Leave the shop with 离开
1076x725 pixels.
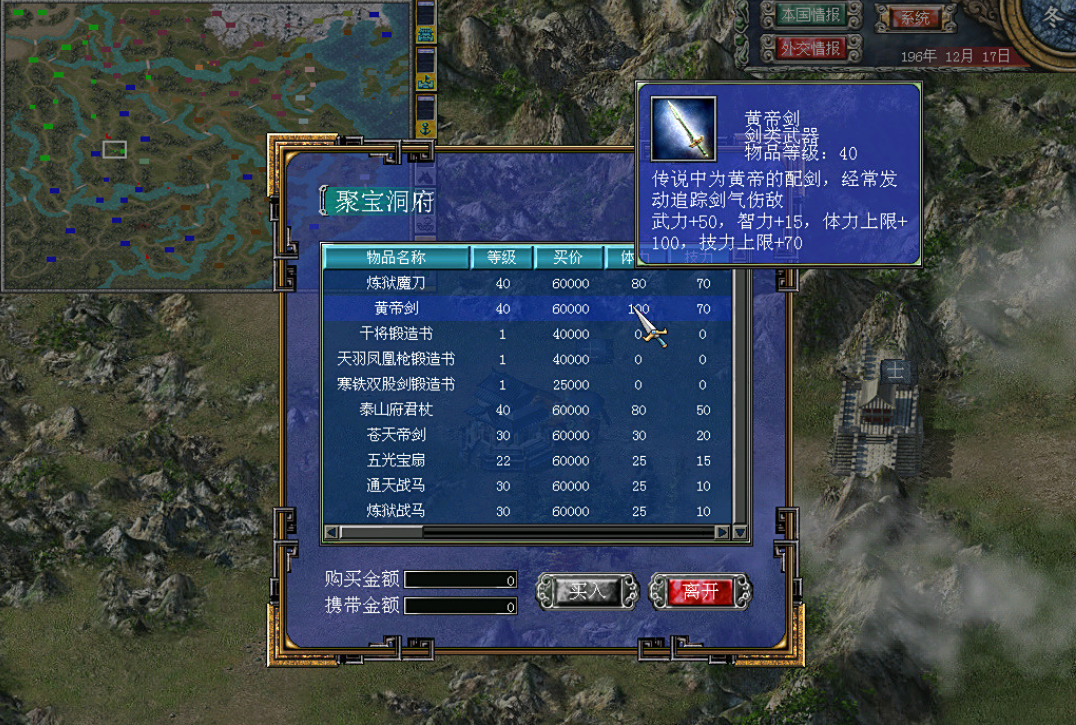pyautogui.click(x=700, y=591)
